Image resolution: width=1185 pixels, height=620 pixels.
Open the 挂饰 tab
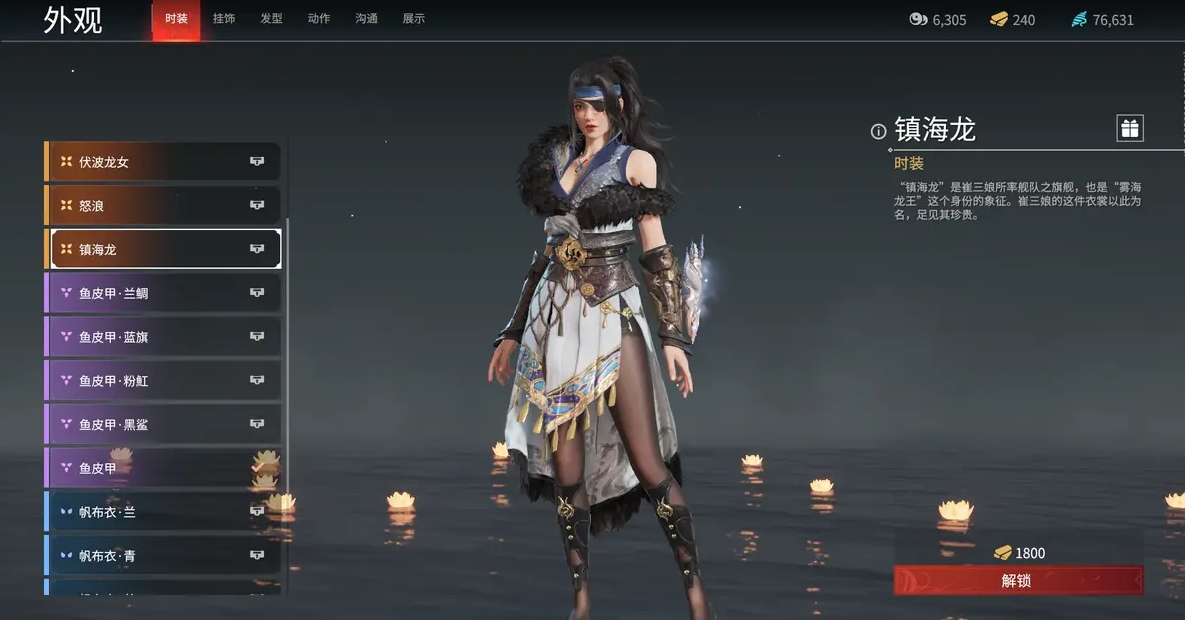click(224, 19)
